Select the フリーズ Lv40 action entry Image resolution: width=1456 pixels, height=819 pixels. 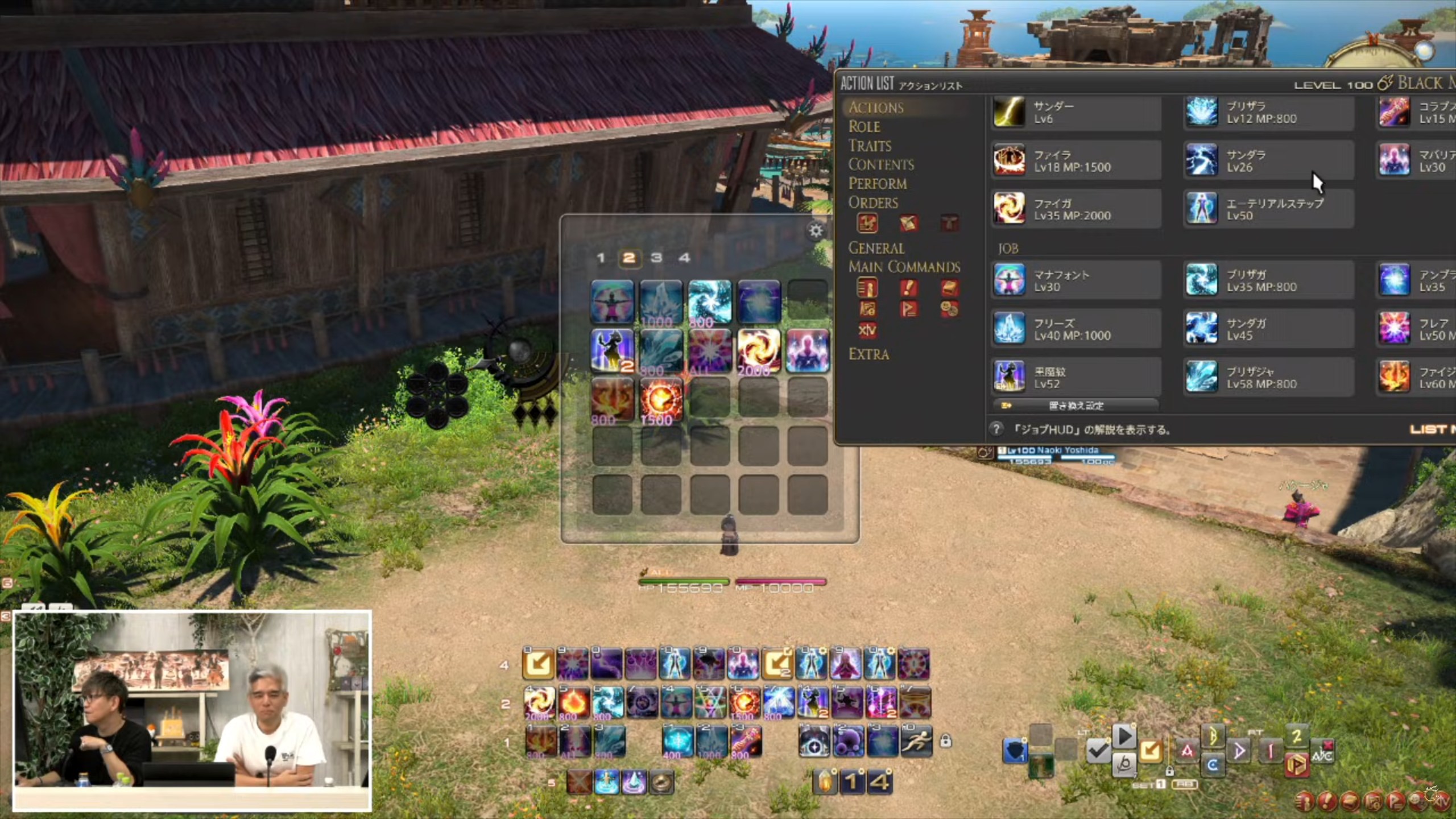coord(1075,329)
